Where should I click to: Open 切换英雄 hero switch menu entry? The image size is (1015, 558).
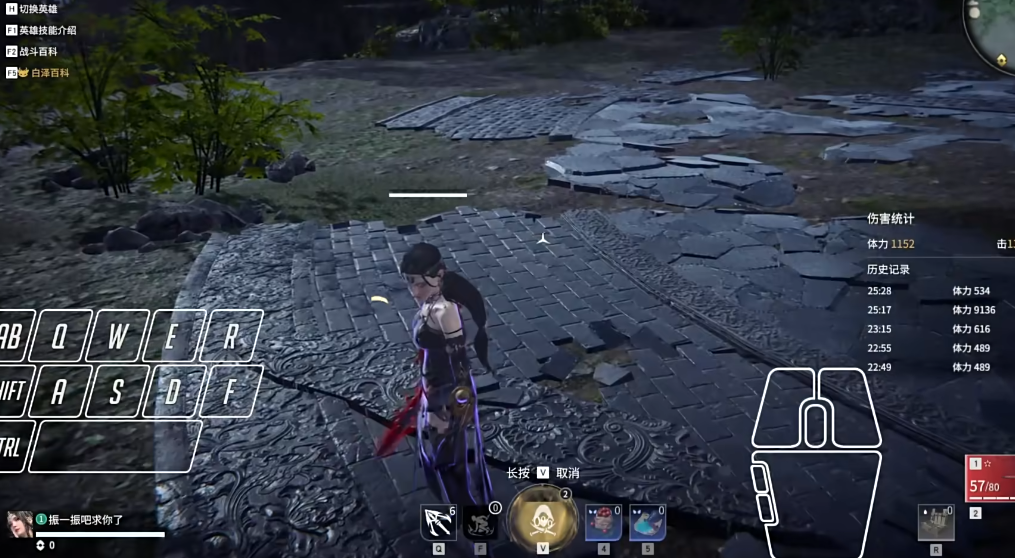click(x=37, y=9)
